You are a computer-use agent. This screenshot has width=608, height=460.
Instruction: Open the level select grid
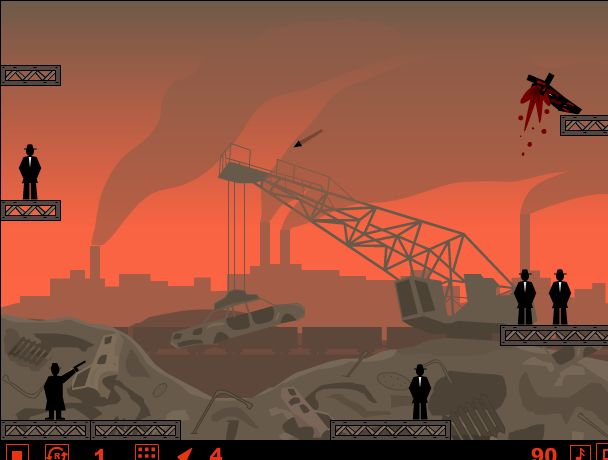[x=147, y=453]
